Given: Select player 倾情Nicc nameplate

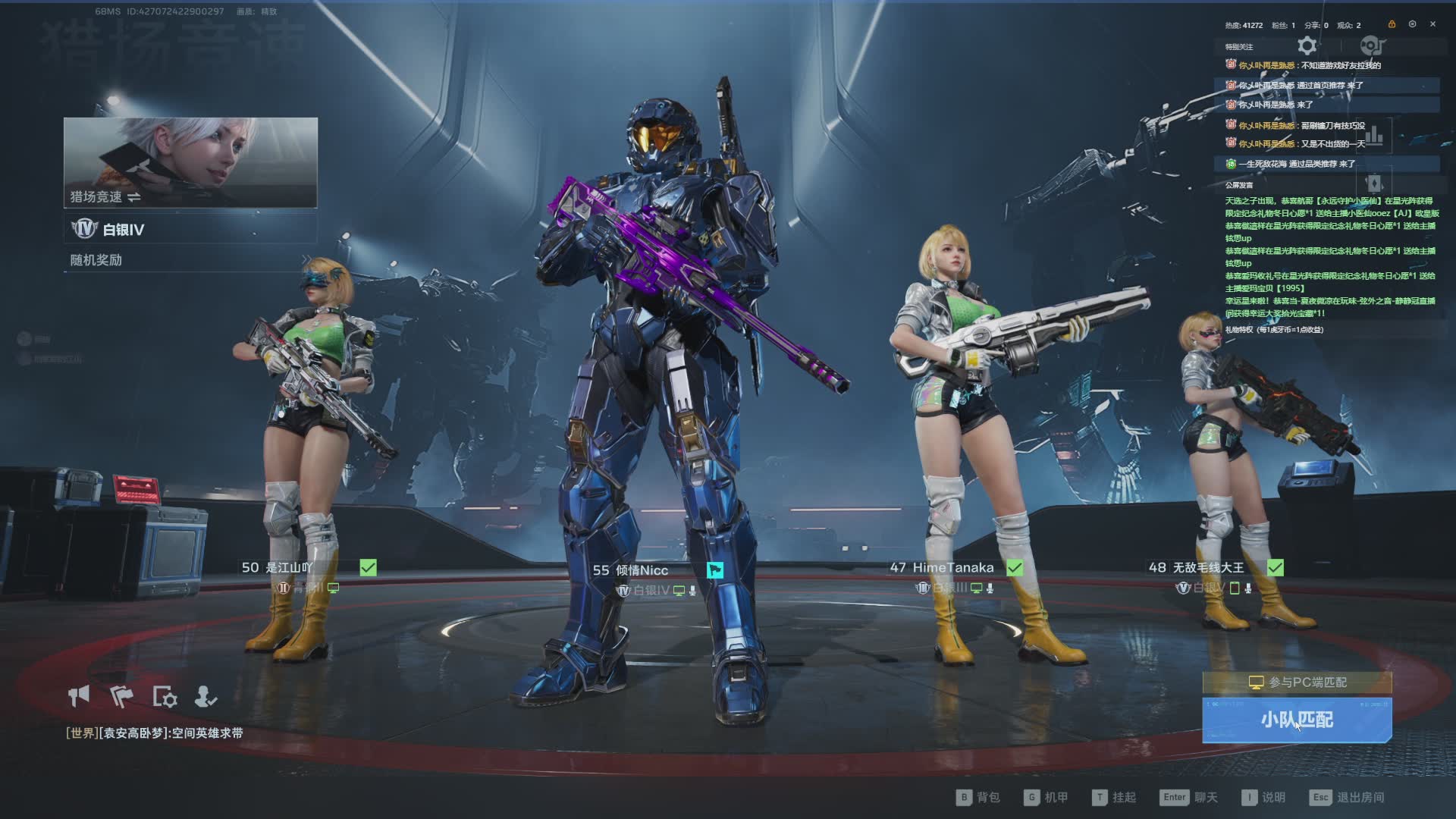Looking at the screenshot, I should [631, 570].
